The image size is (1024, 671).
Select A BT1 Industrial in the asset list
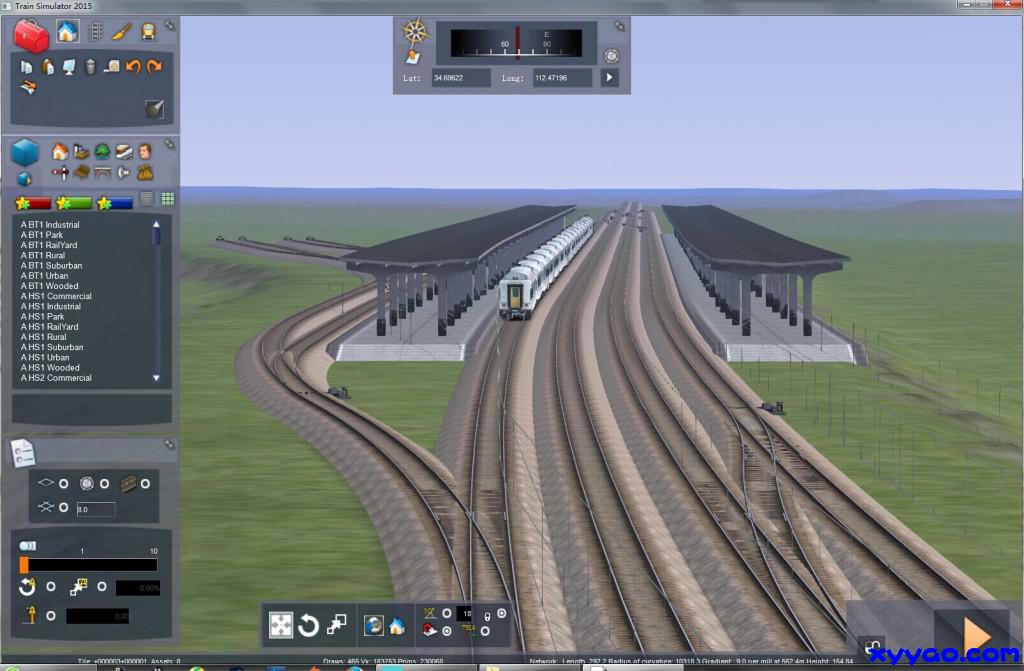[x=50, y=225]
